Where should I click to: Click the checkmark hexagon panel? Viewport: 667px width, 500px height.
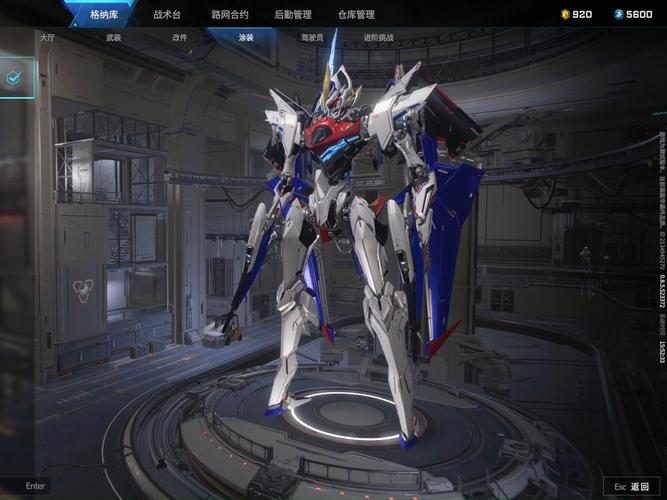(15, 77)
